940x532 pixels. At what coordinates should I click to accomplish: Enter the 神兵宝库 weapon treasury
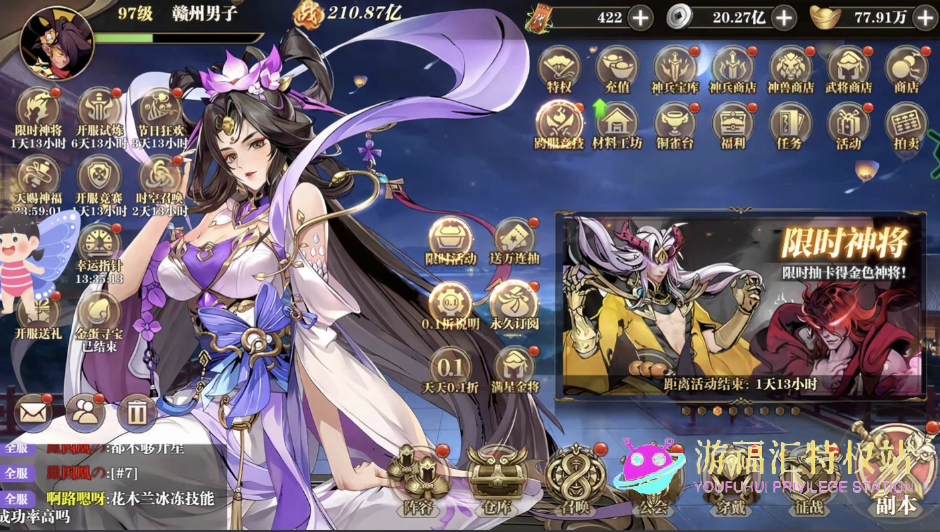(x=675, y=69)
